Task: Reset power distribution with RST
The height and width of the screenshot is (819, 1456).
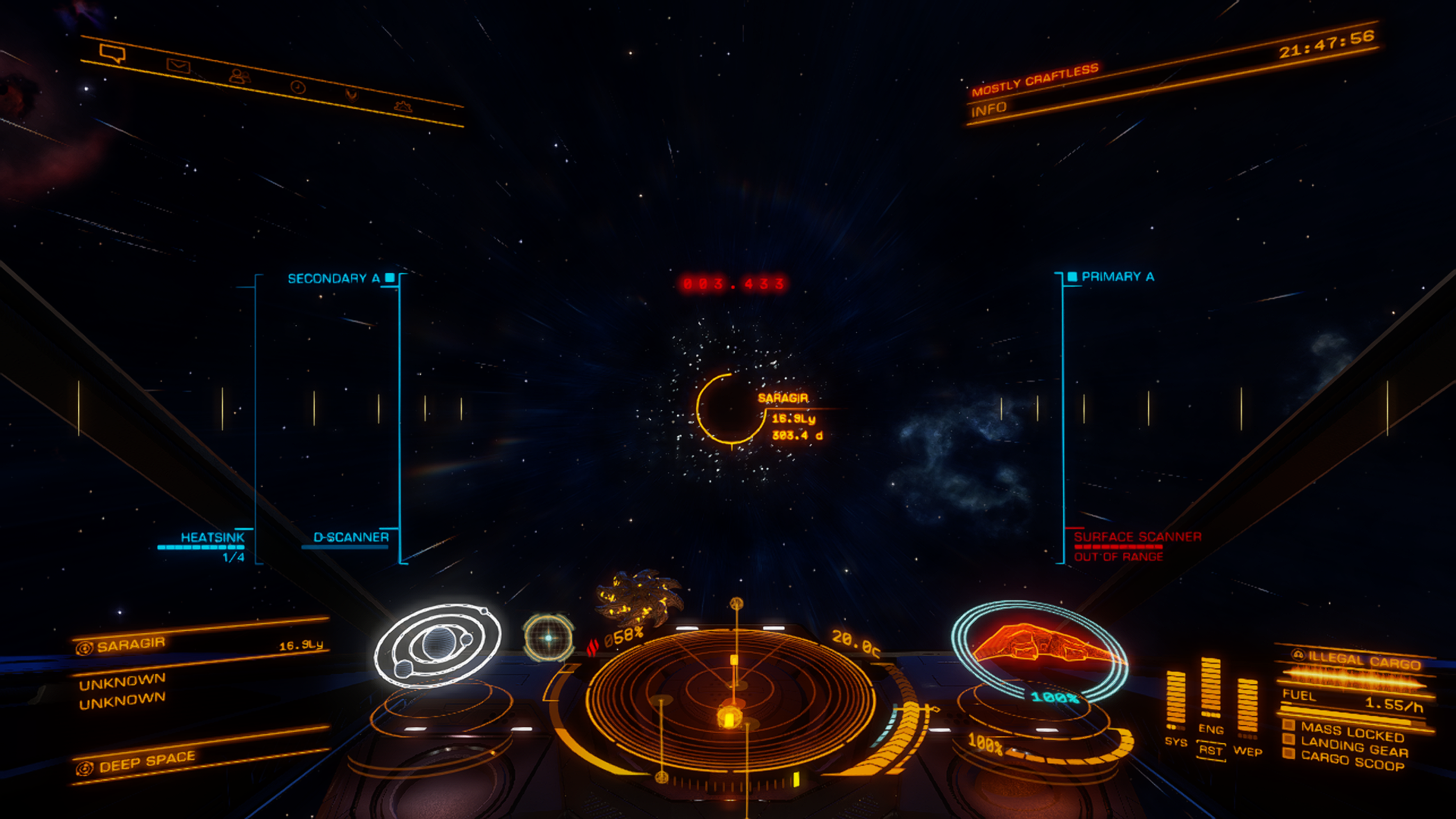Action: coord(1210,751)
